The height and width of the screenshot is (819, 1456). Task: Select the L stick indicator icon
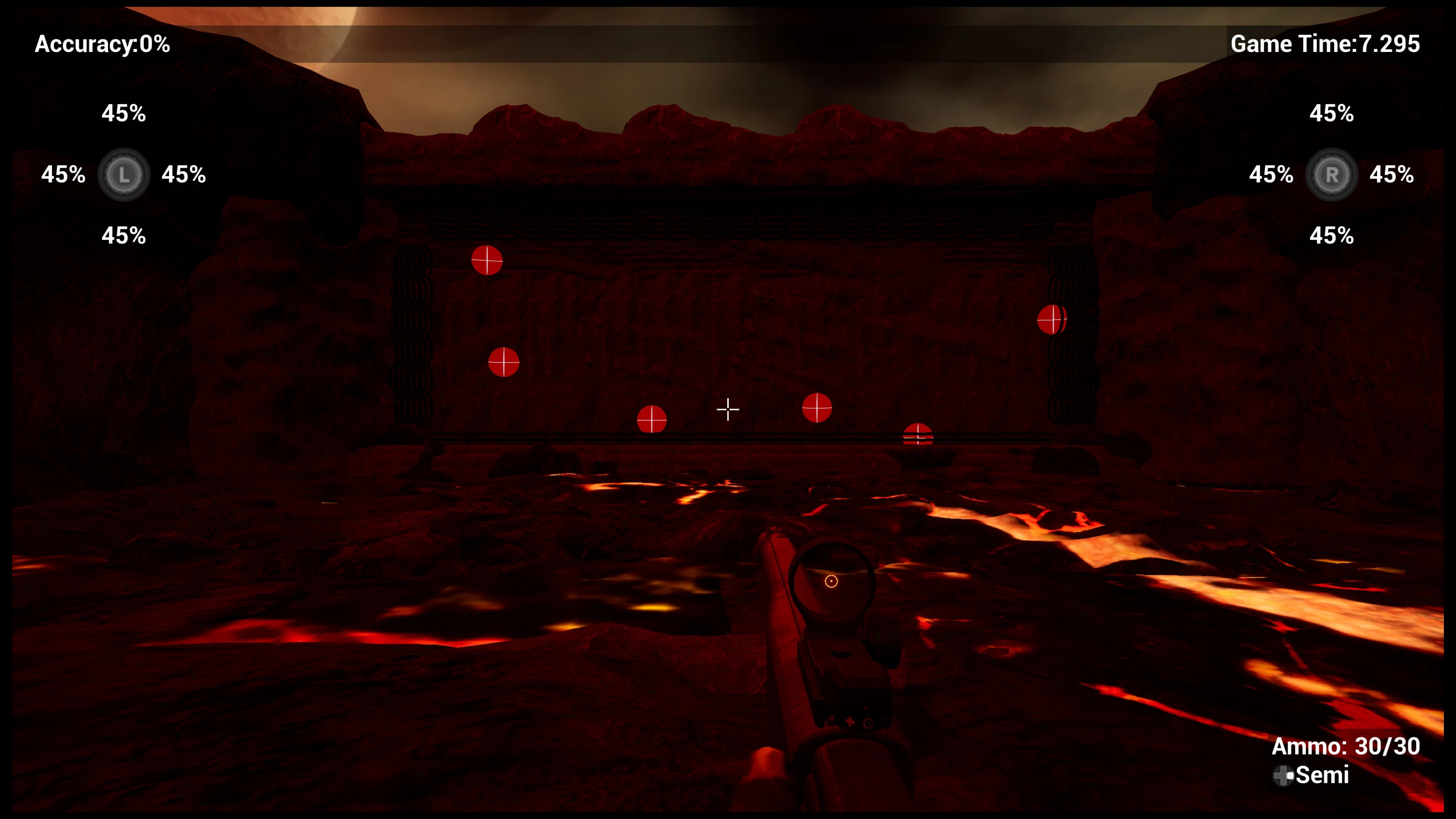[124, 175]
